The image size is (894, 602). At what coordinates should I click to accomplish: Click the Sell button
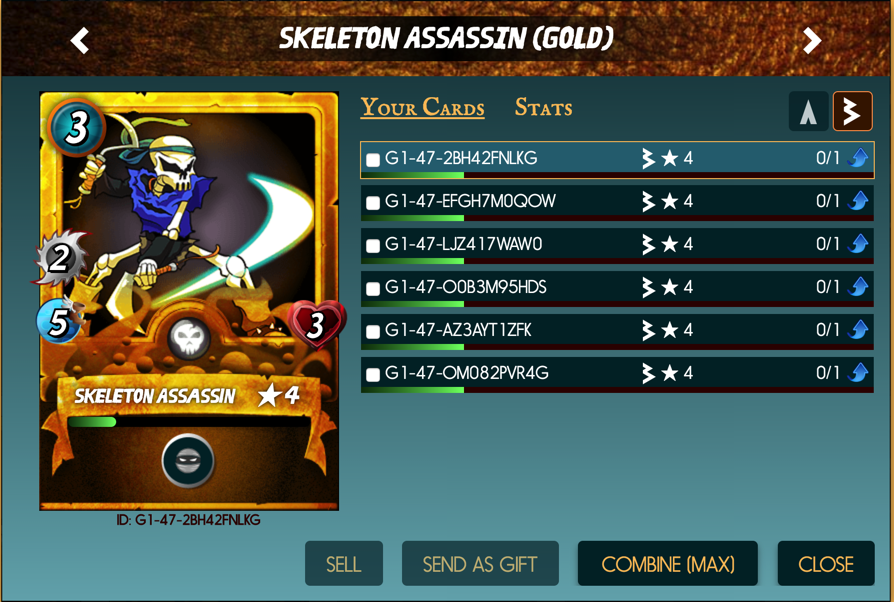(x=343, y=564)
